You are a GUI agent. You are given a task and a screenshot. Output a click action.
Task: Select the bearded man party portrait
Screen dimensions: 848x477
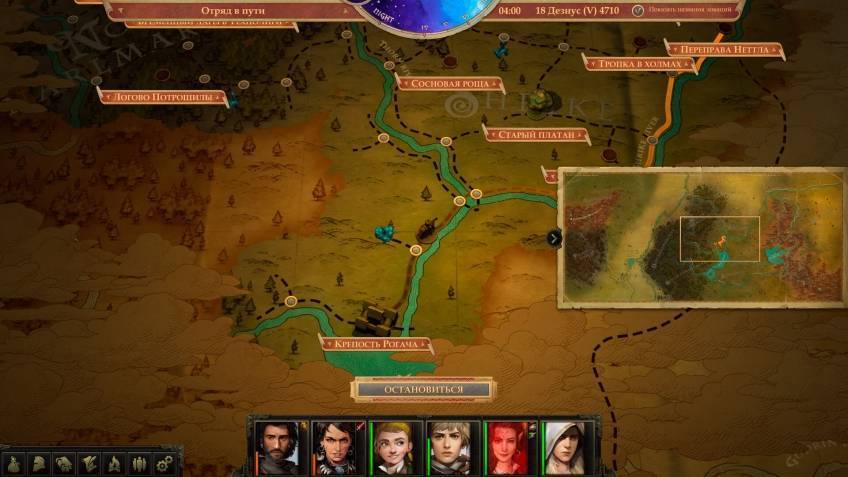point(276,446)
